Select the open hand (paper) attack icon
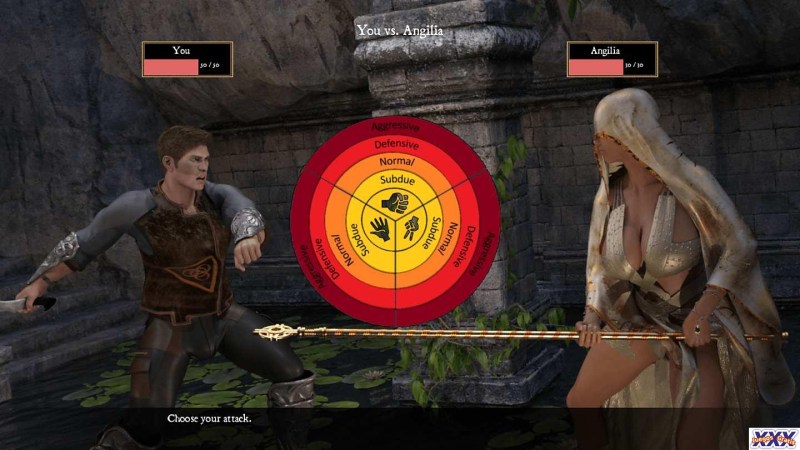This screenshot has height=450, width=800. point(380,227)
